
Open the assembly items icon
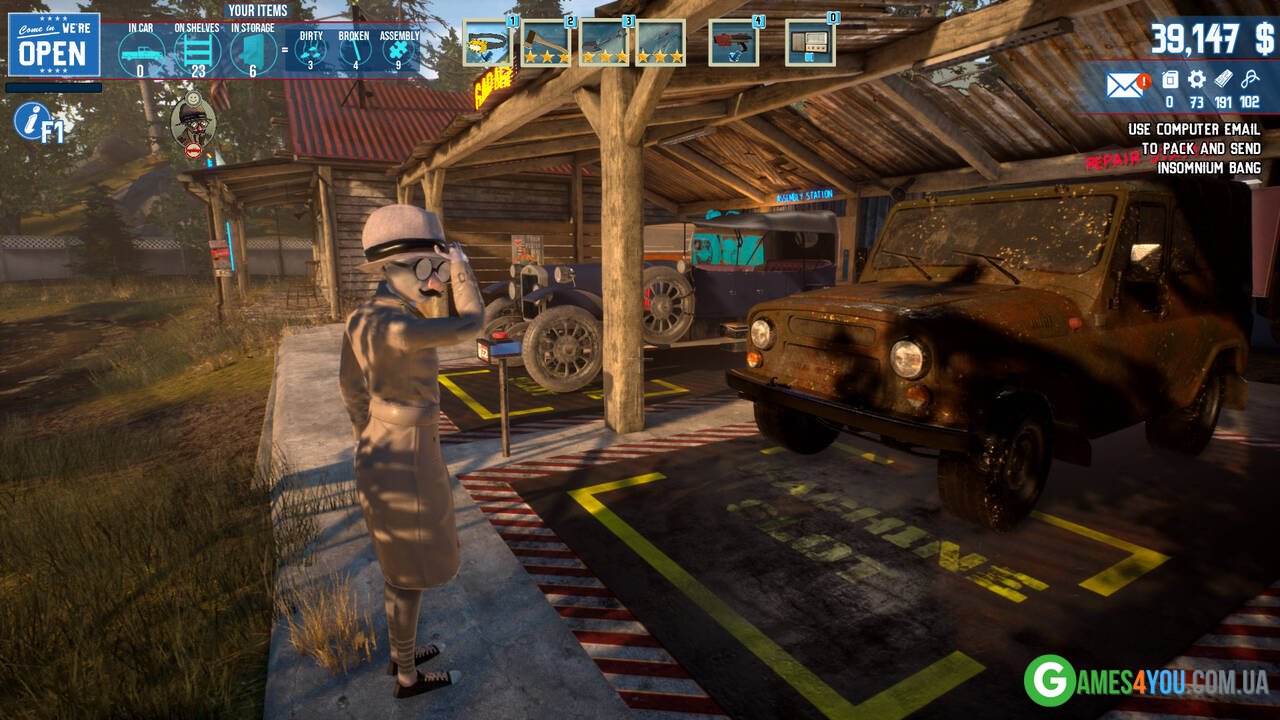click(x=399, y=50)
